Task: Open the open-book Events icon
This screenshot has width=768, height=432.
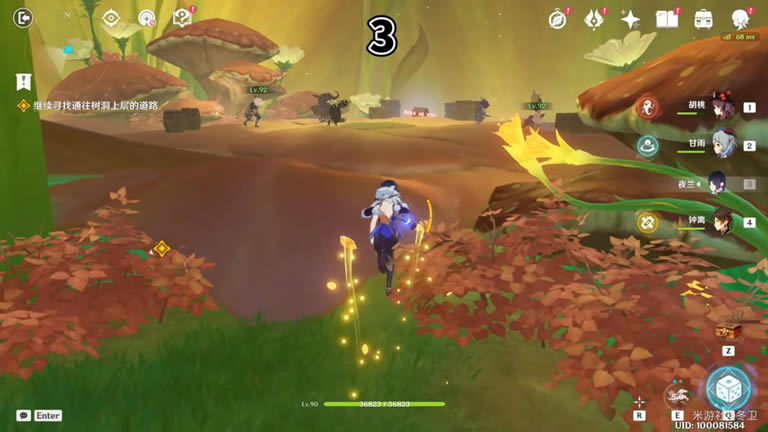Action: pos(666,19)
